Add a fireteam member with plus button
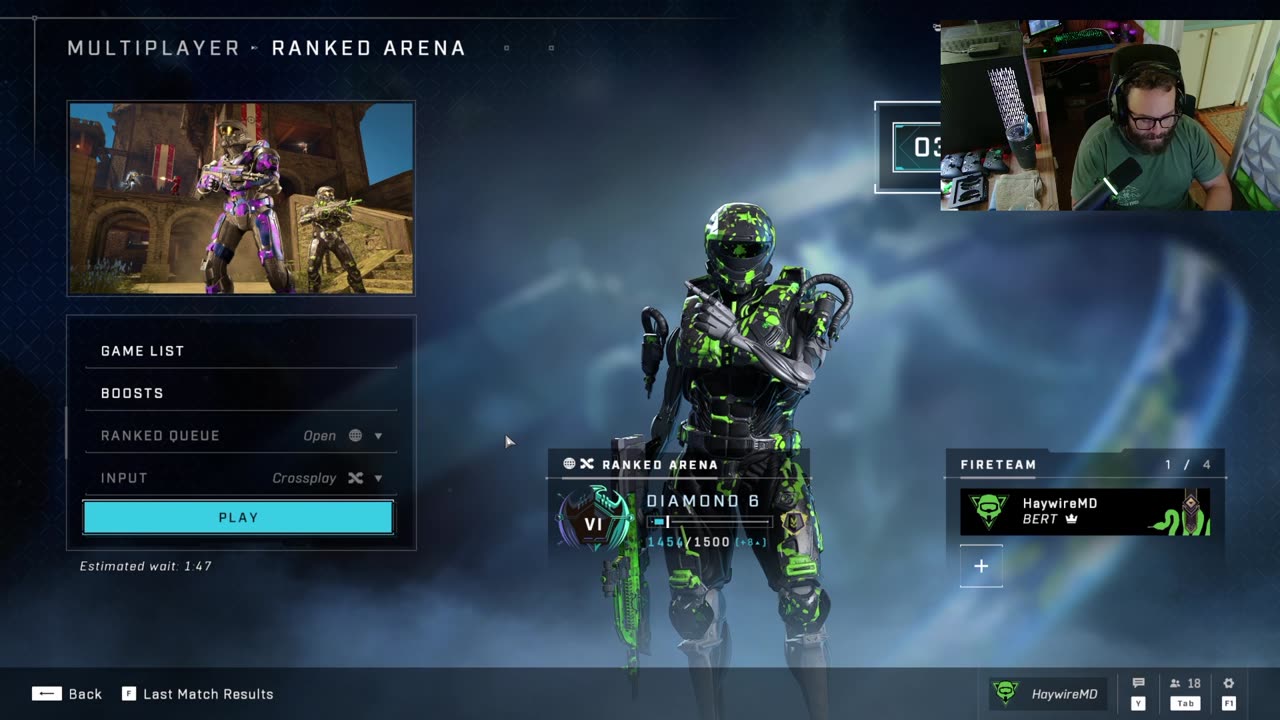Screen dimensions: 1280x720 [981, 566]
